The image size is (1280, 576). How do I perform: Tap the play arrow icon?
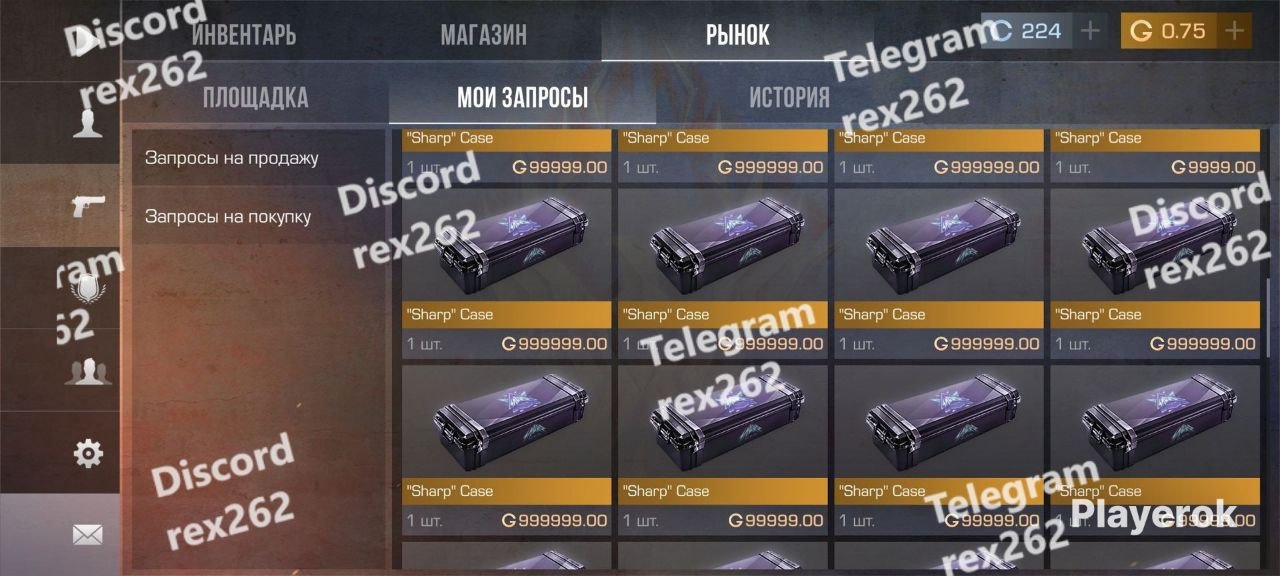[88, 40]
